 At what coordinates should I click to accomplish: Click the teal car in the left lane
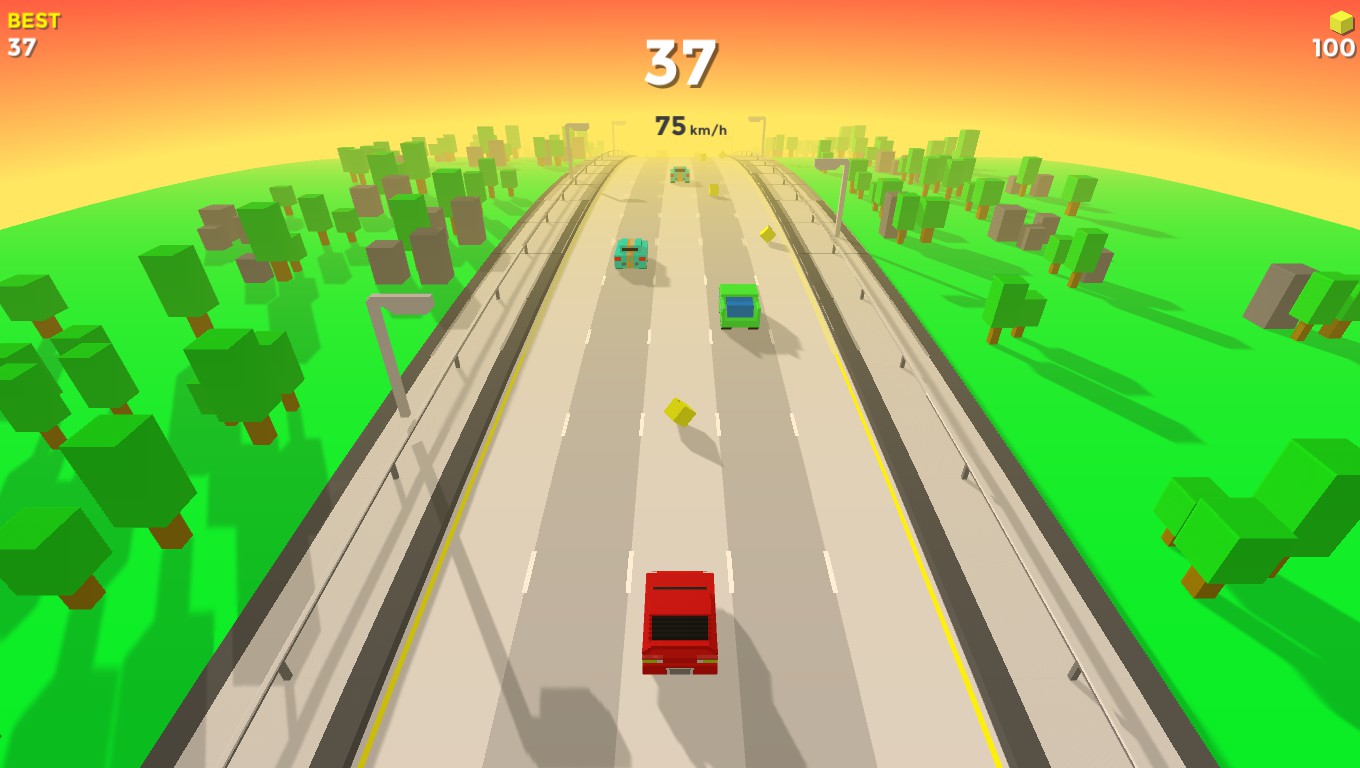click(x=630, y=255)
